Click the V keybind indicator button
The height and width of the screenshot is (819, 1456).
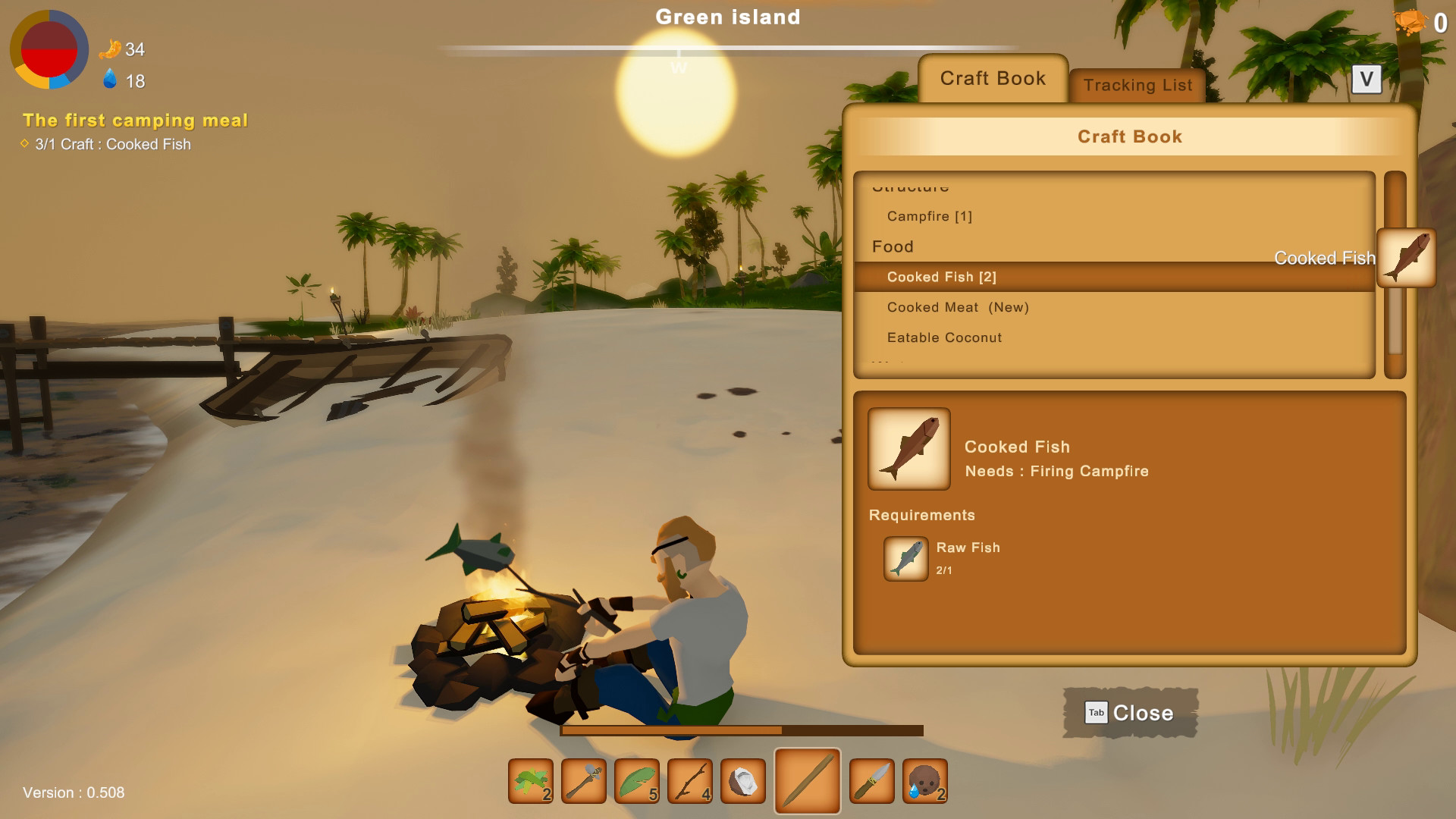click(x=1366, y=79)
